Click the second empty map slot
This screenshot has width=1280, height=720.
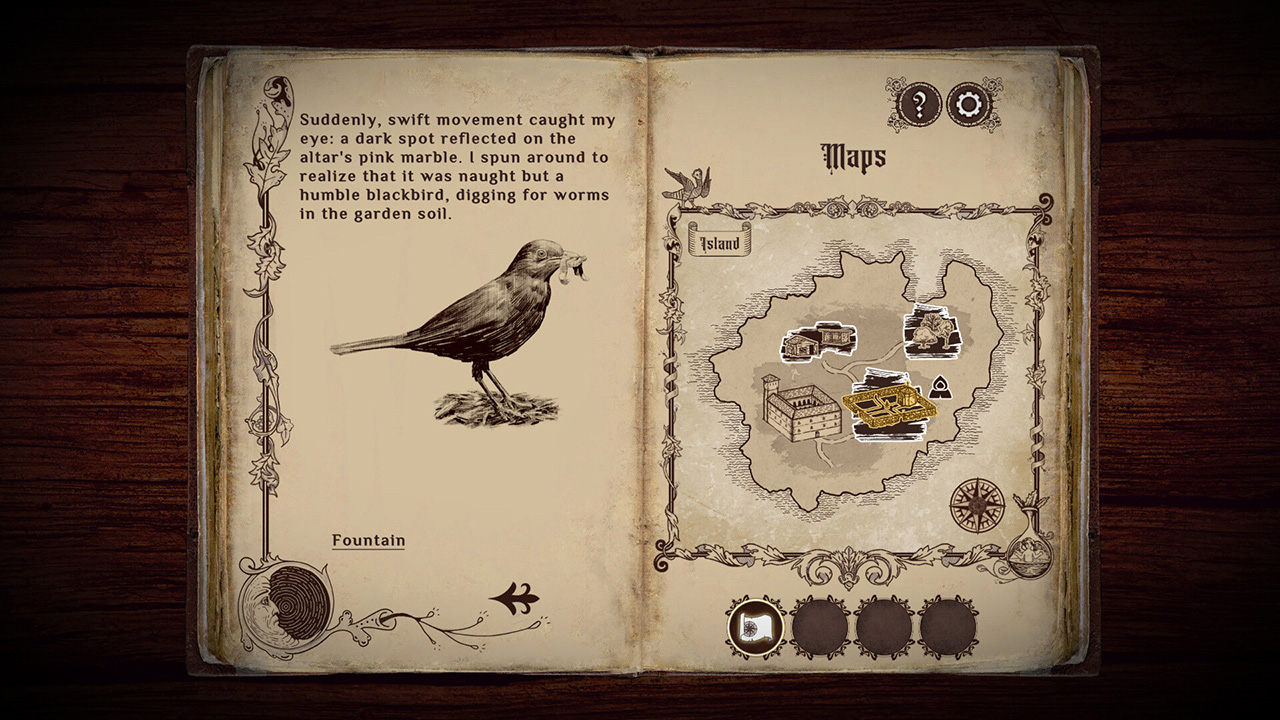[818, 626]
